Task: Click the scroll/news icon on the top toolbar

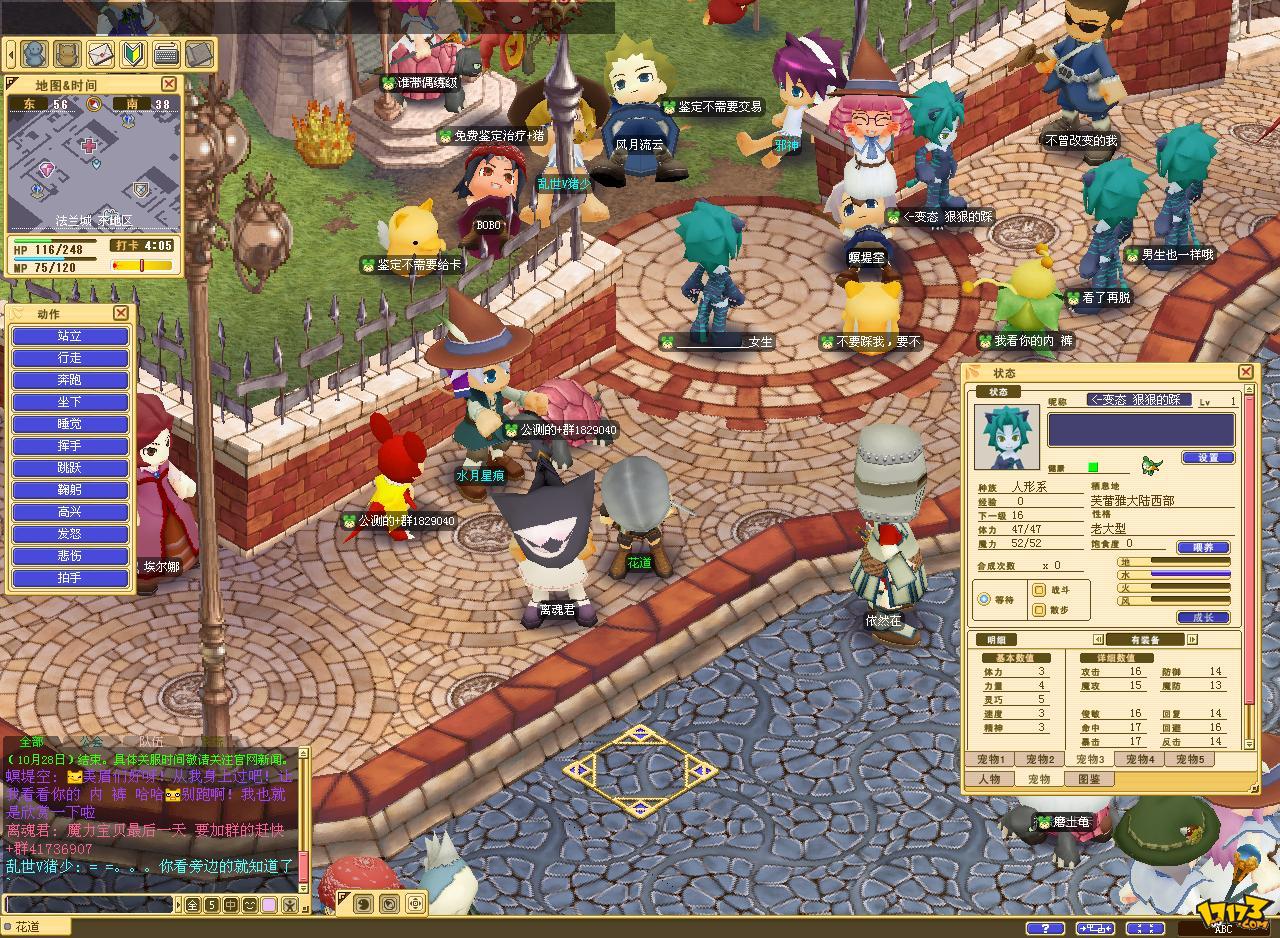Action: [x=198, y=56]
